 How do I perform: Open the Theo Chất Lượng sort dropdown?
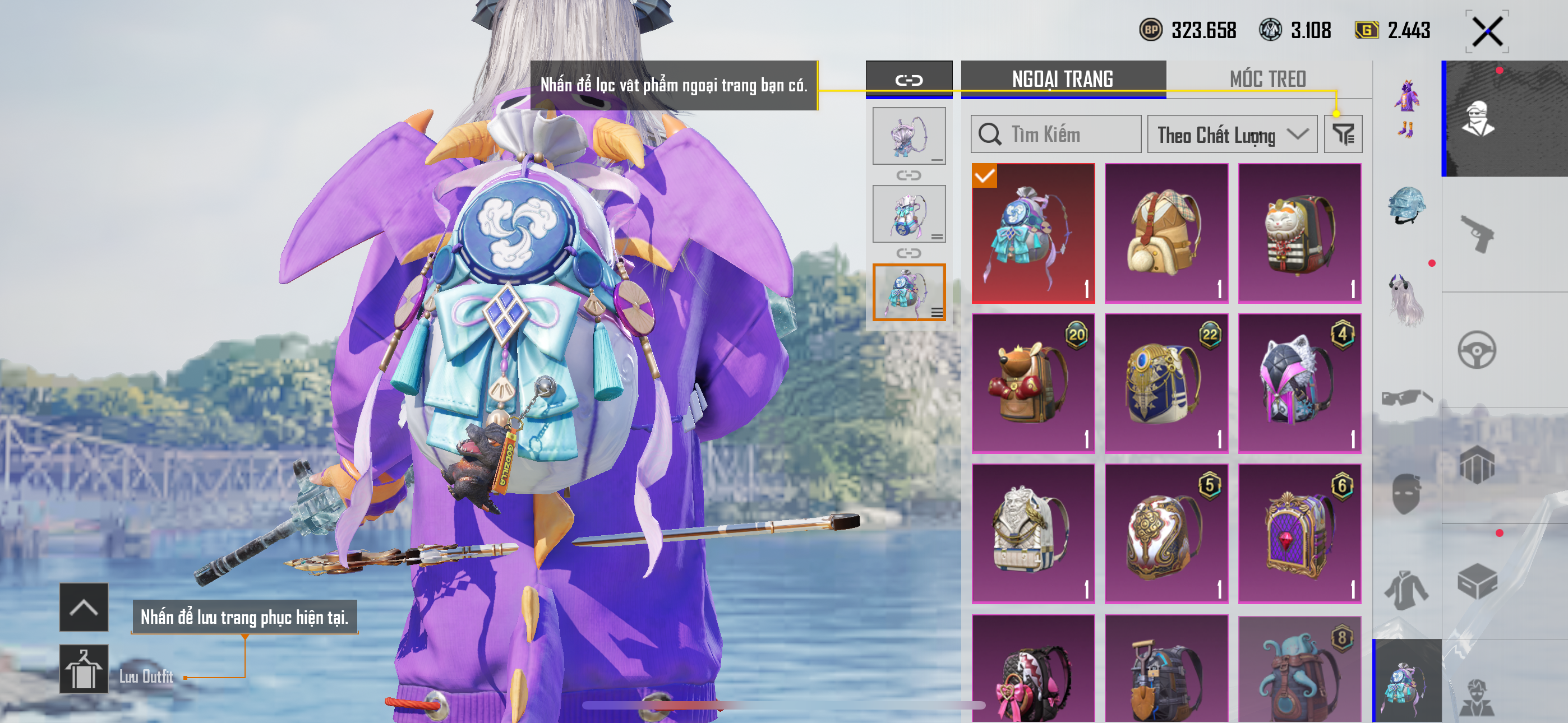point(1231,135)
